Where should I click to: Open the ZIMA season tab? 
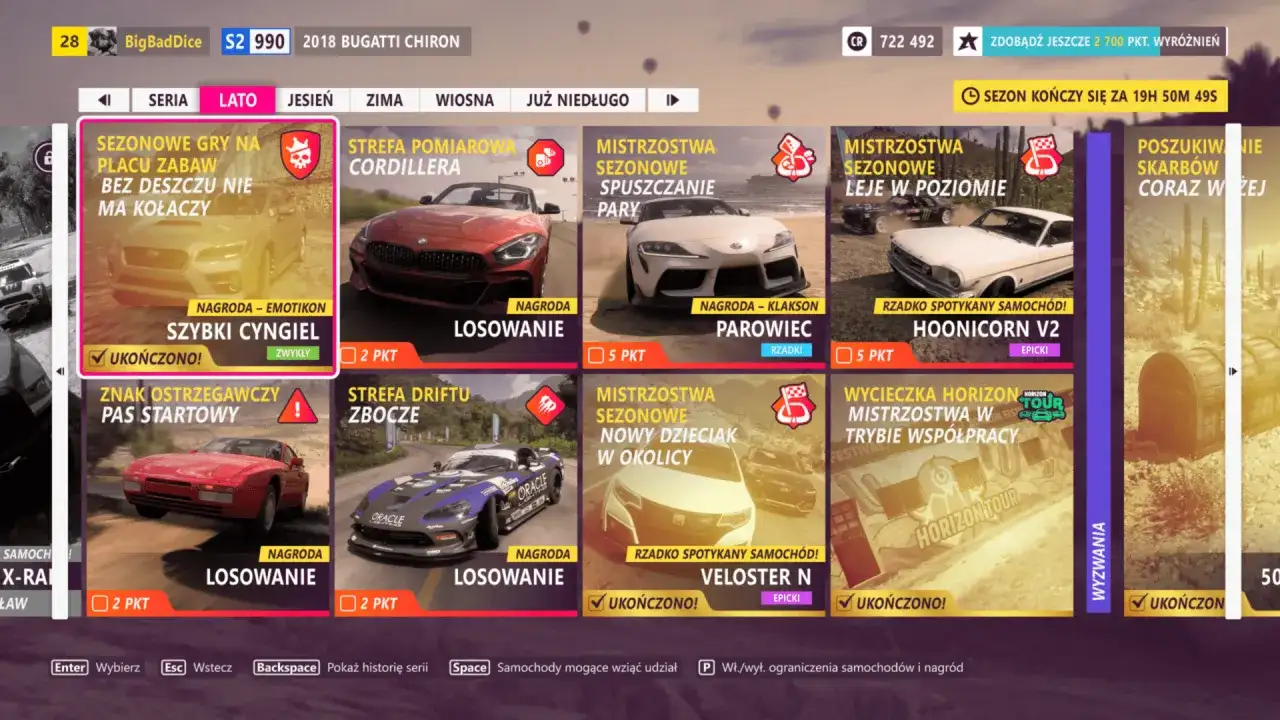click(384, 99)
